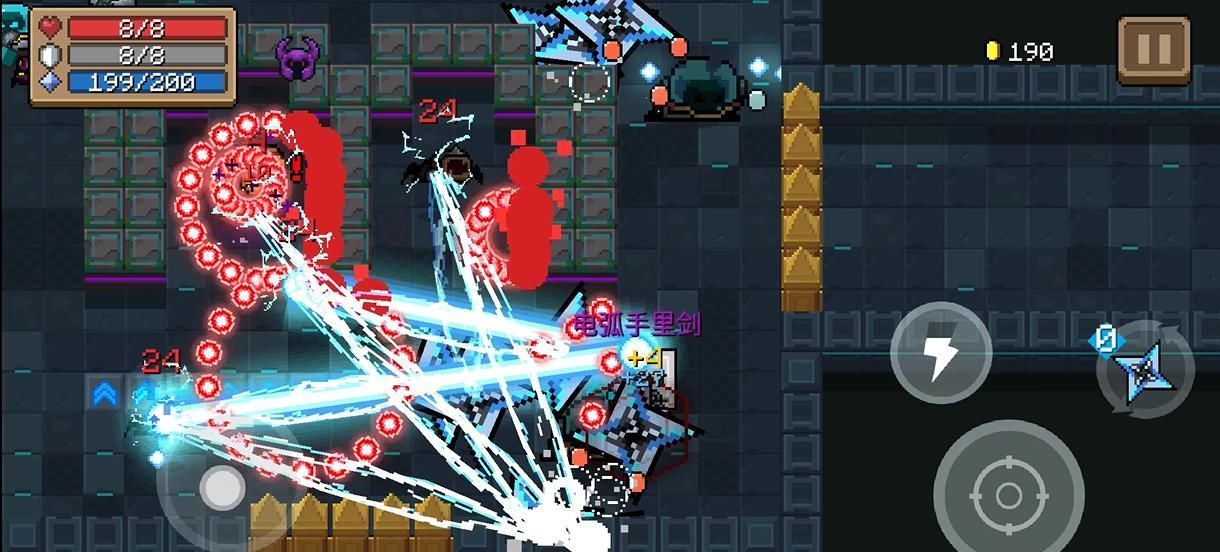Touch the virtual movement joystick

tap(222, 488)
